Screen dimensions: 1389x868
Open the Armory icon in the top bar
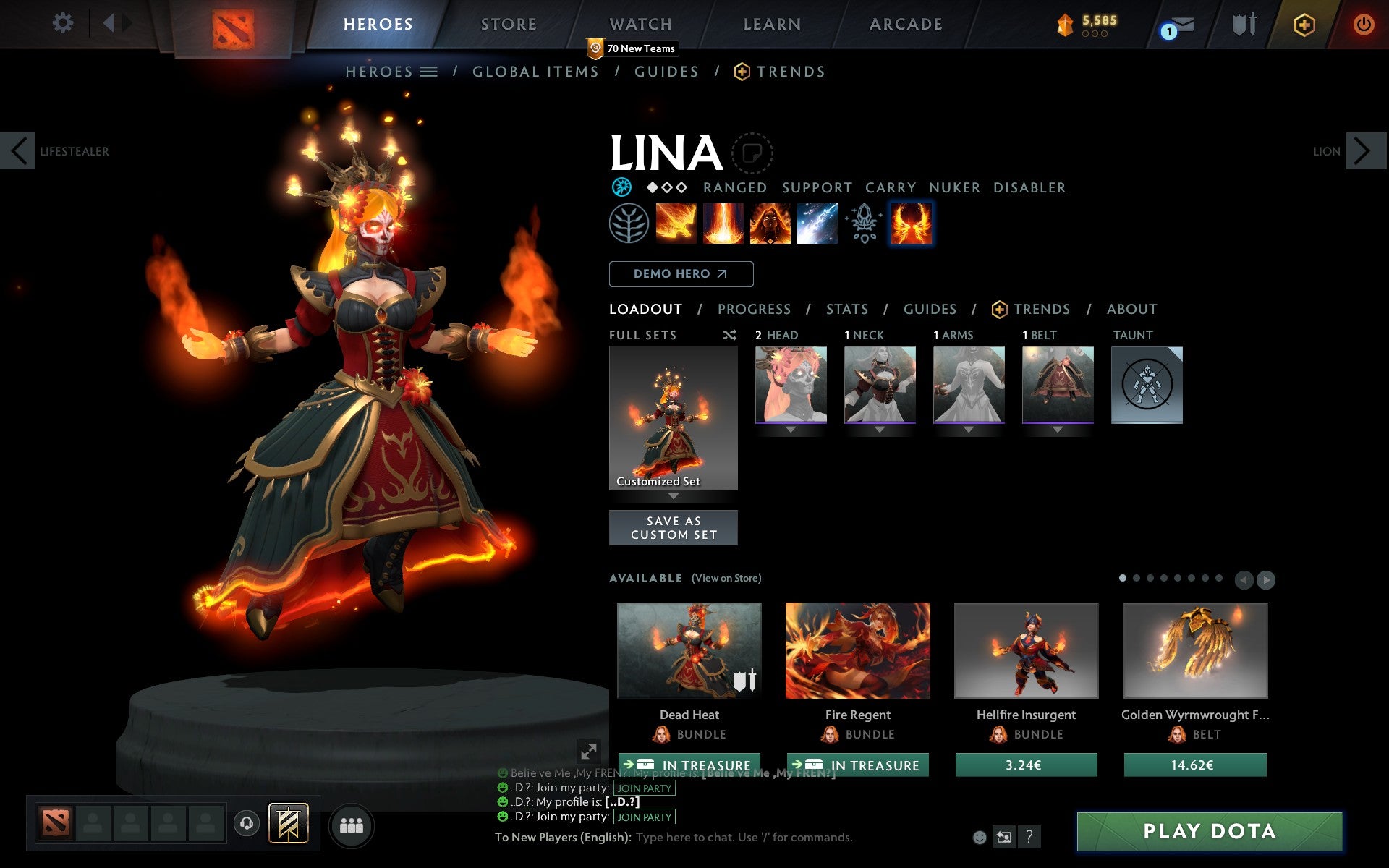coord(1242,24)
